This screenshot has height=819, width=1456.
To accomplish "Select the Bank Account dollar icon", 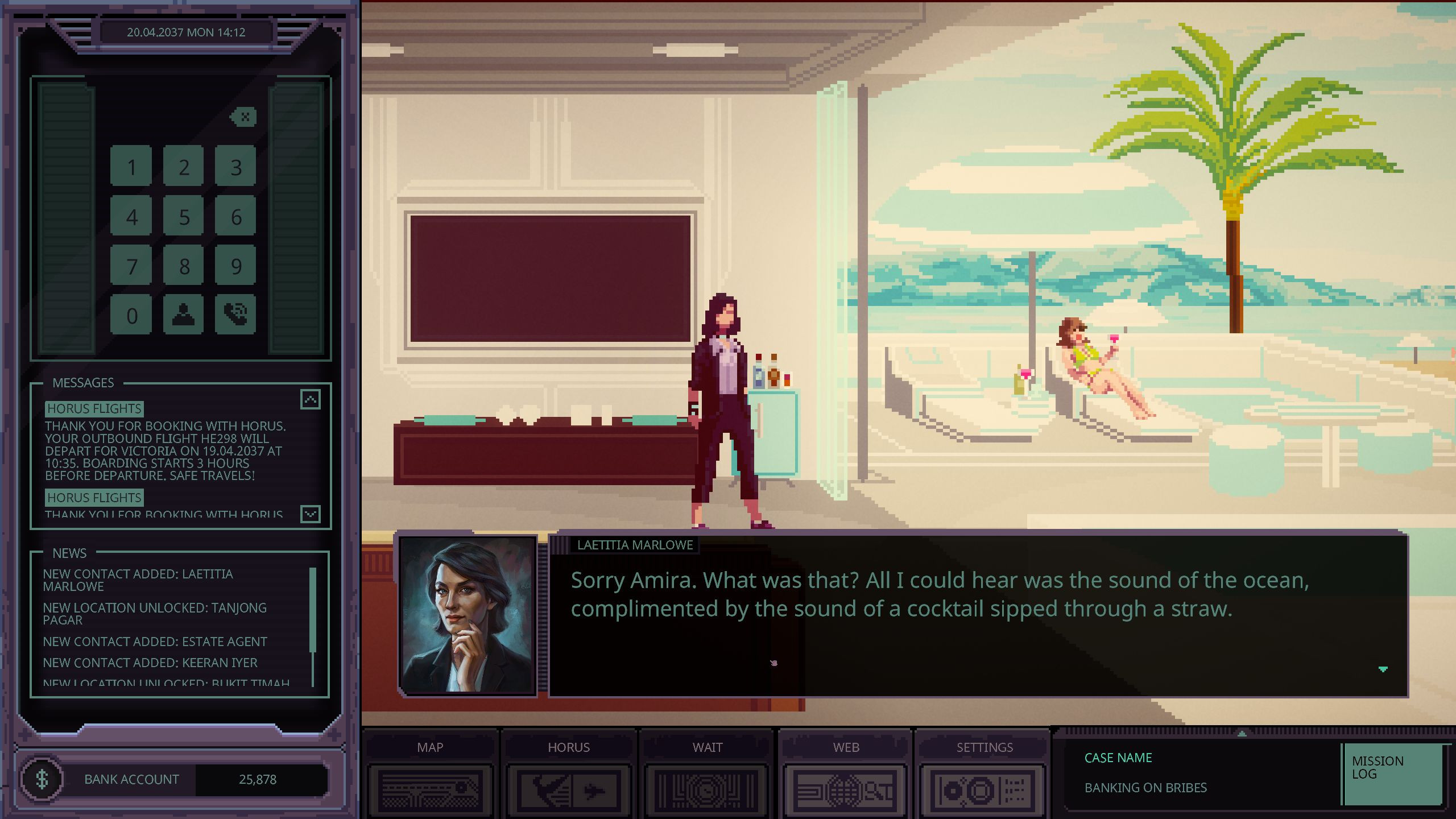I will coord(42,779).
